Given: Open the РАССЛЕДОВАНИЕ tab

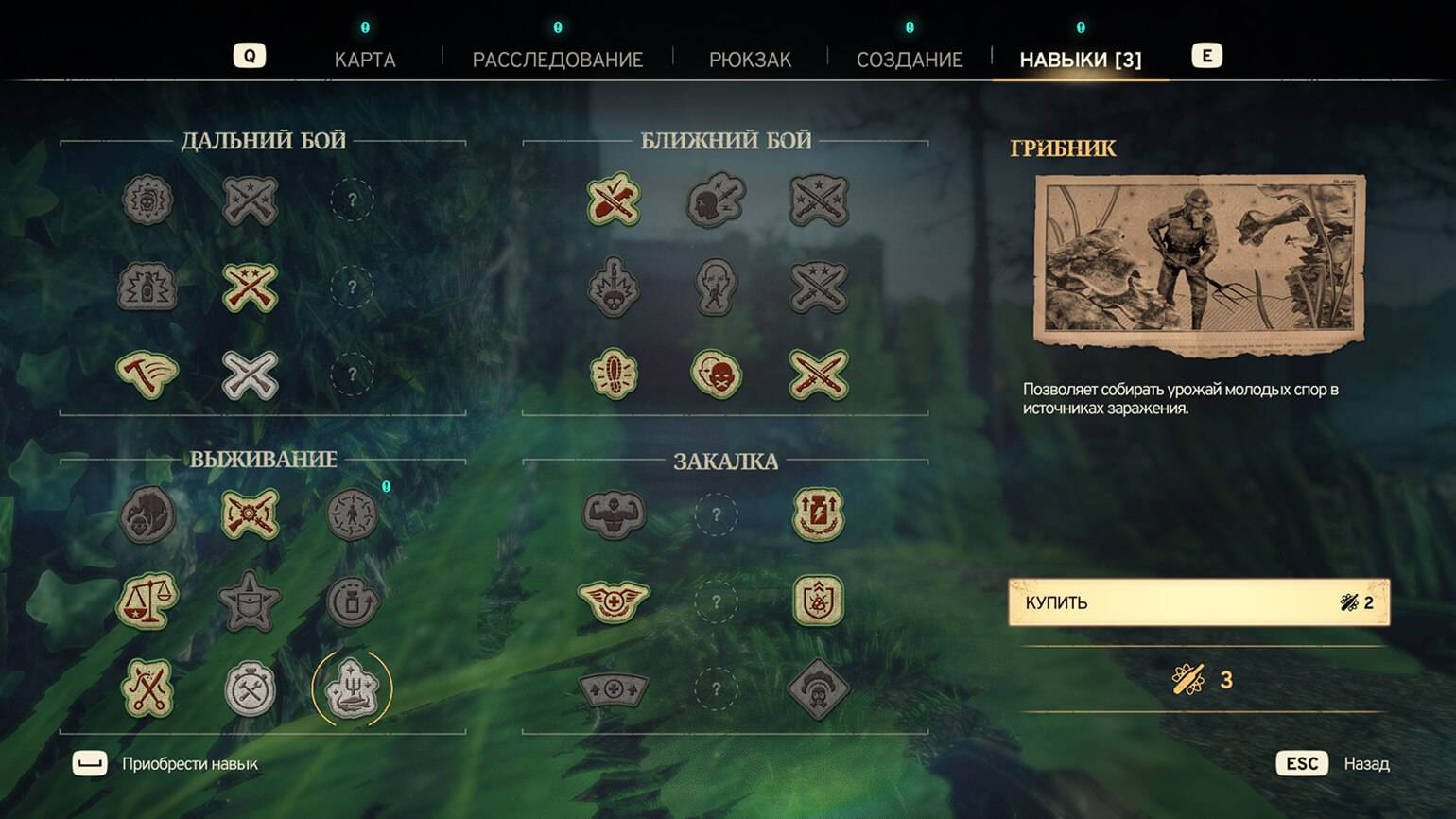Looking at the screenshot, I should click(557, 60).
